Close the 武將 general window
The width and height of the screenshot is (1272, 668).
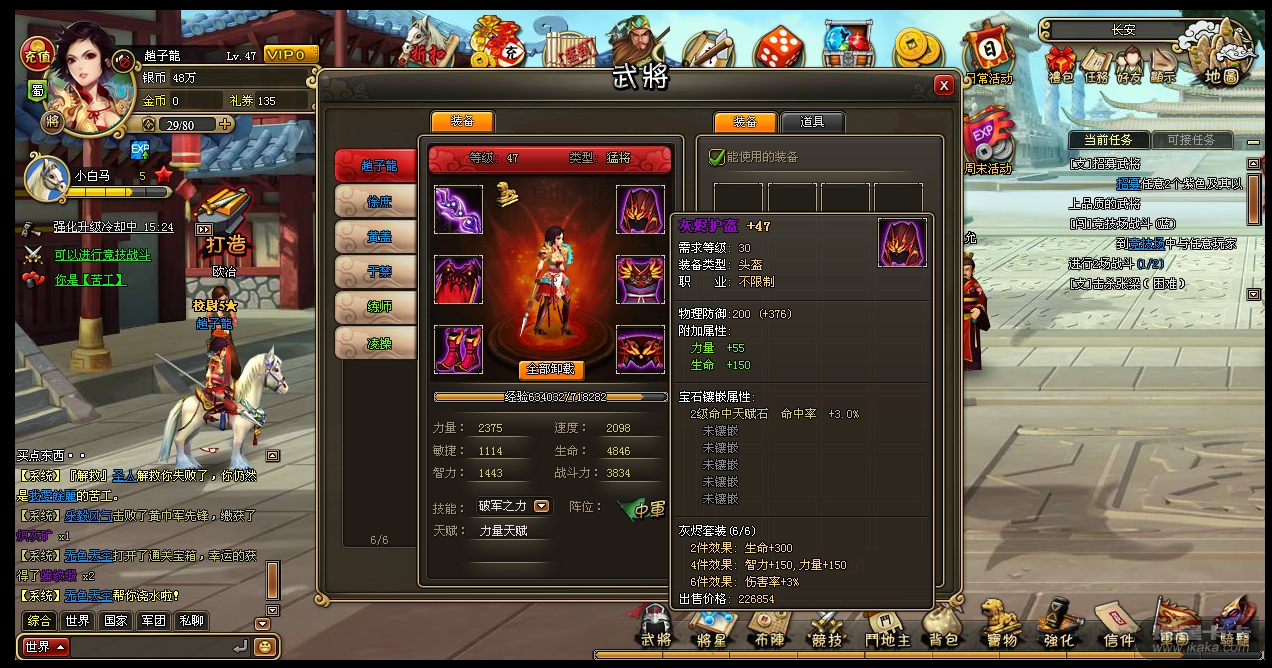point(943,86)
